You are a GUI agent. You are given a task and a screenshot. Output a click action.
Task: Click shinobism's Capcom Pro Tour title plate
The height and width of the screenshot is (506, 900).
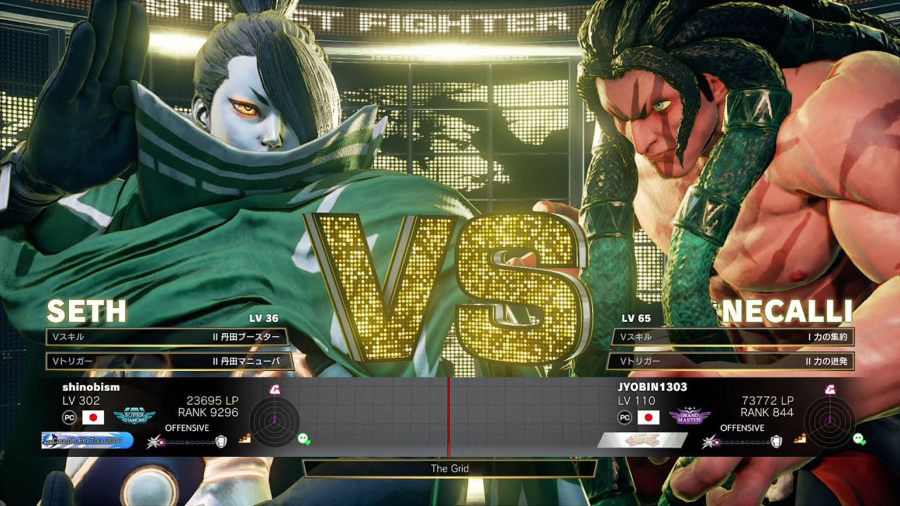click(88, 439)
